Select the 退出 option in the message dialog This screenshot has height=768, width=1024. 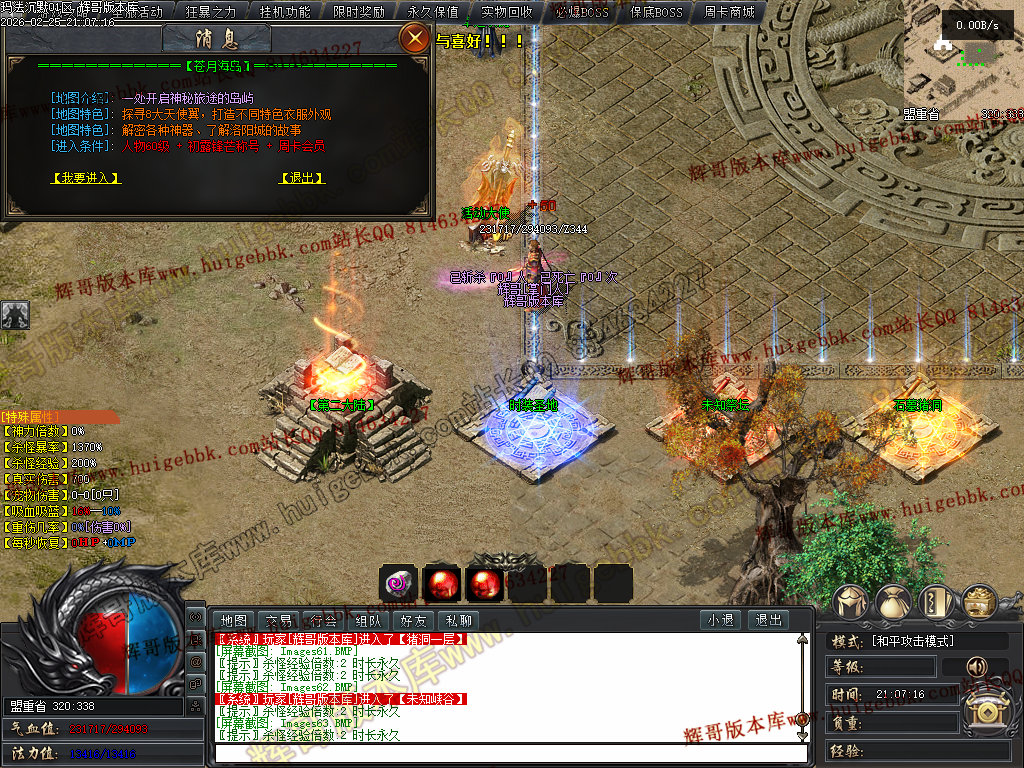pyautogui.click(x=301, y=178)
